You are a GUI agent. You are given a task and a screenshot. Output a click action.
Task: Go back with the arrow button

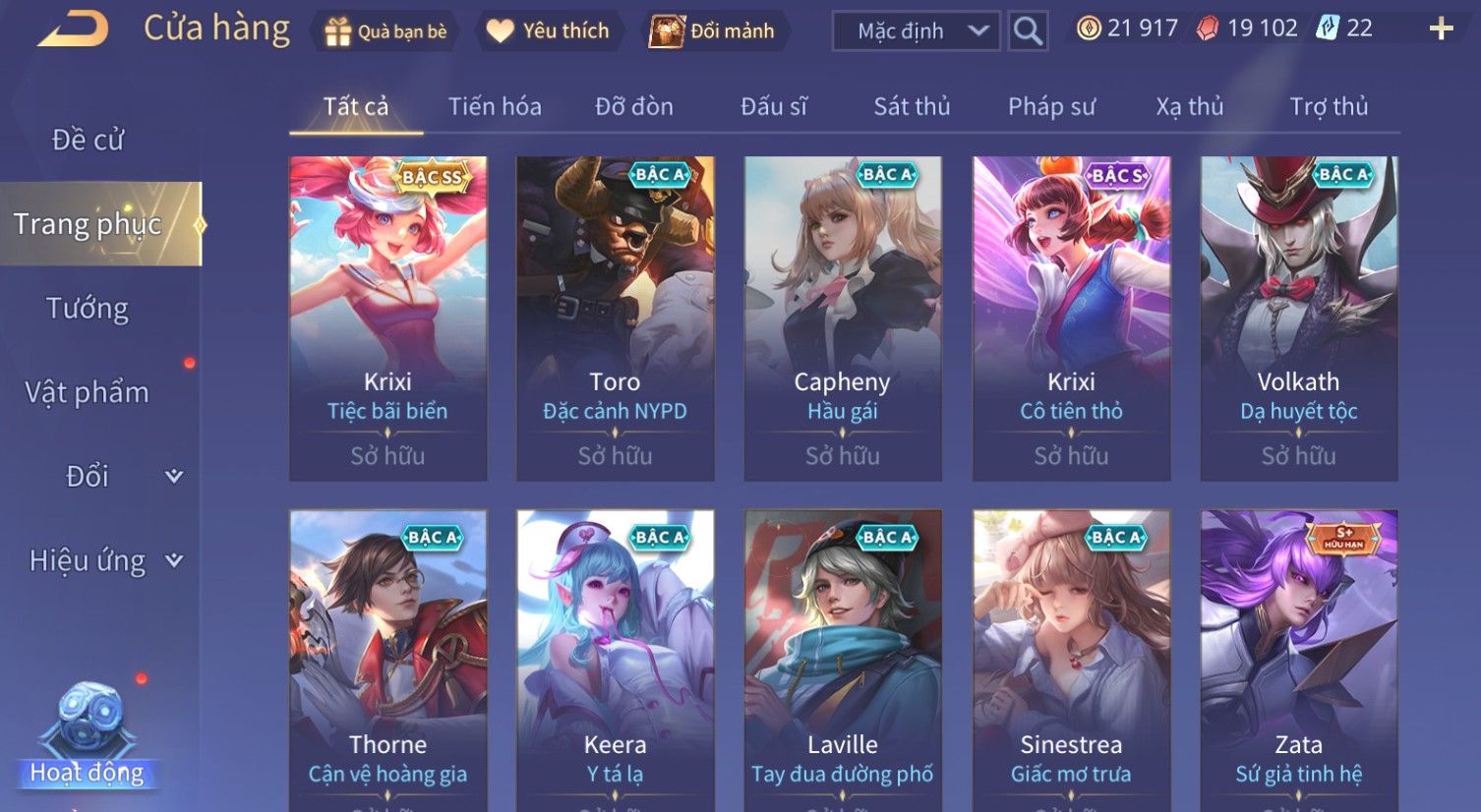[74, 29]
